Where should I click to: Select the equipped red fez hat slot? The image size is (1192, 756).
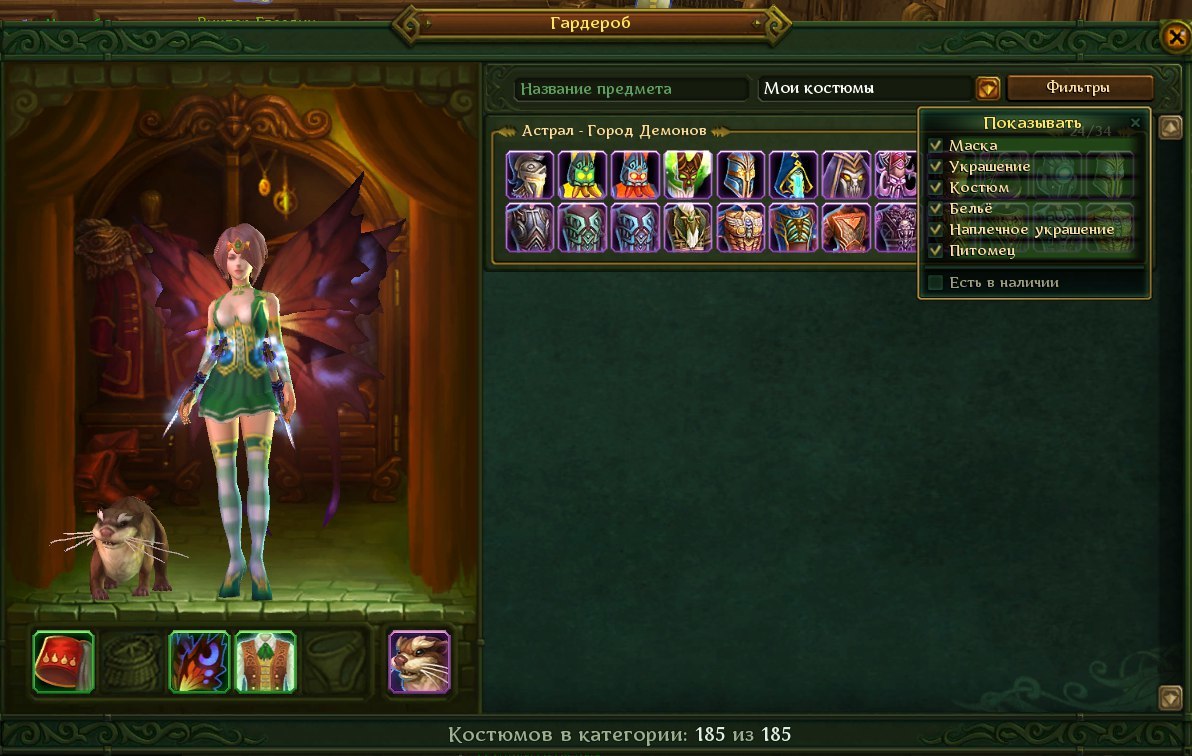[x=63, y=661]
